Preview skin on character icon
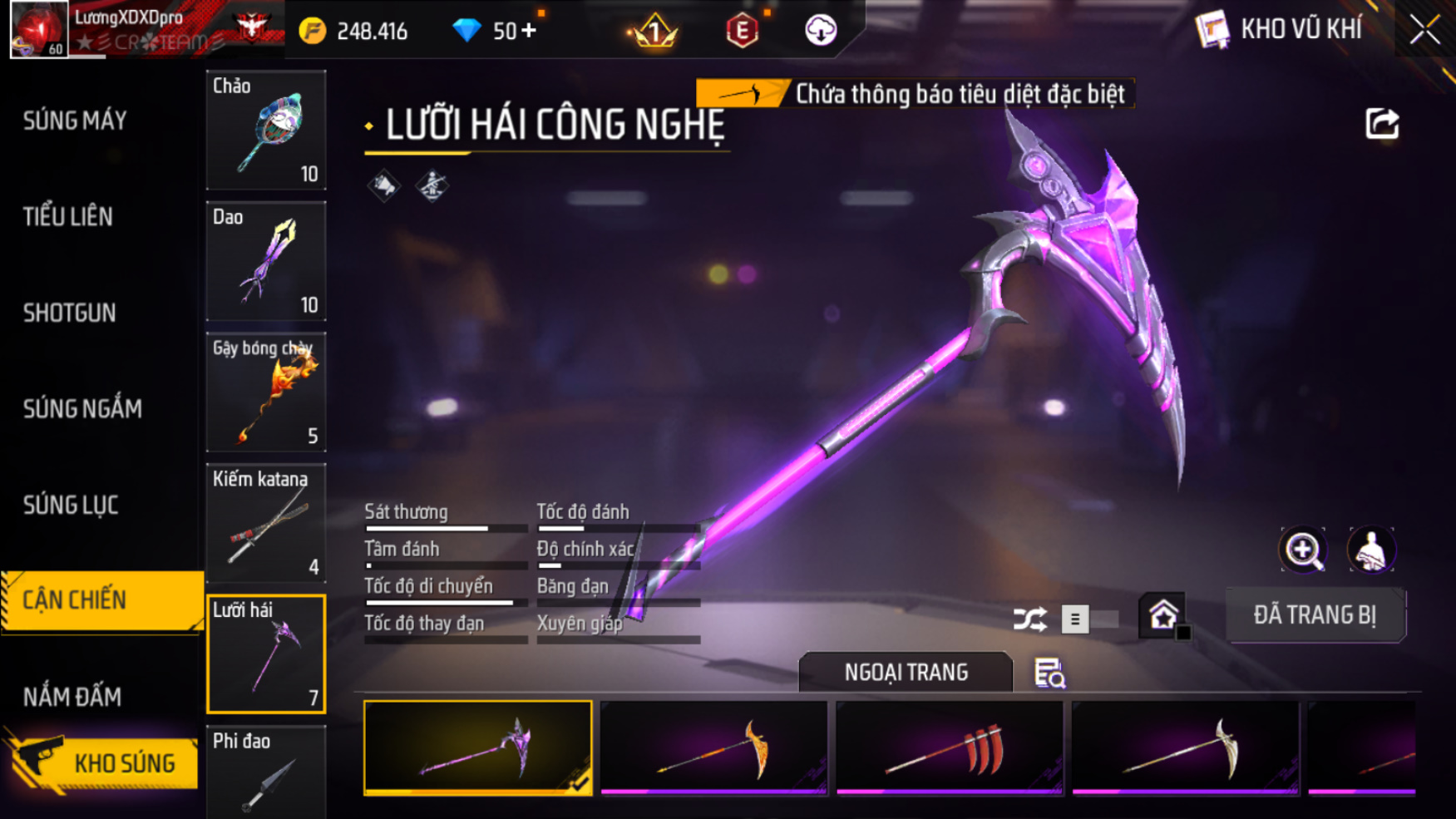Screen dimensions: 1456x819 tap(1370, 550)
